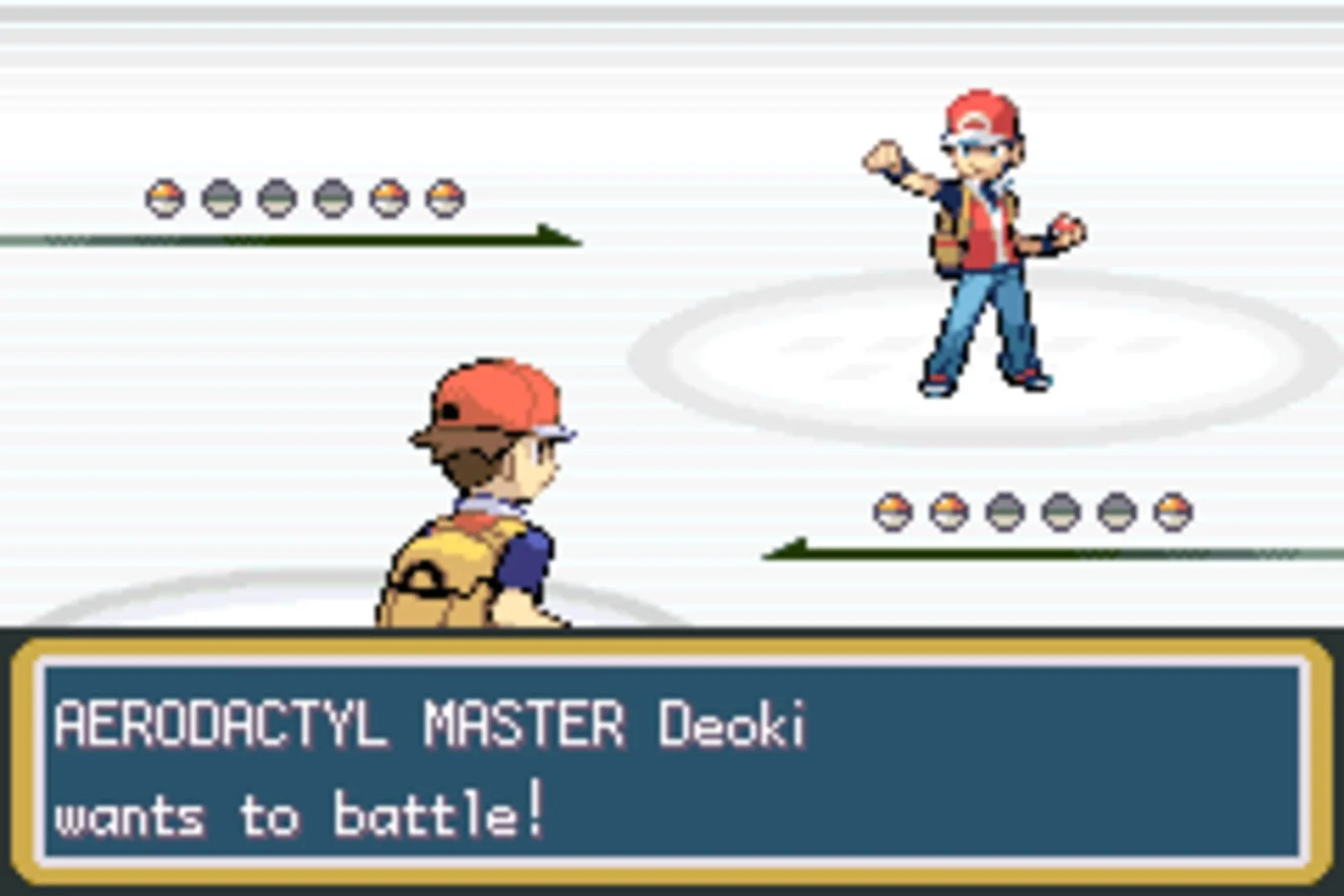Click the Poké Ball held in the trainer's hand
1344x896 pixels.
[x=1065, y=226]
